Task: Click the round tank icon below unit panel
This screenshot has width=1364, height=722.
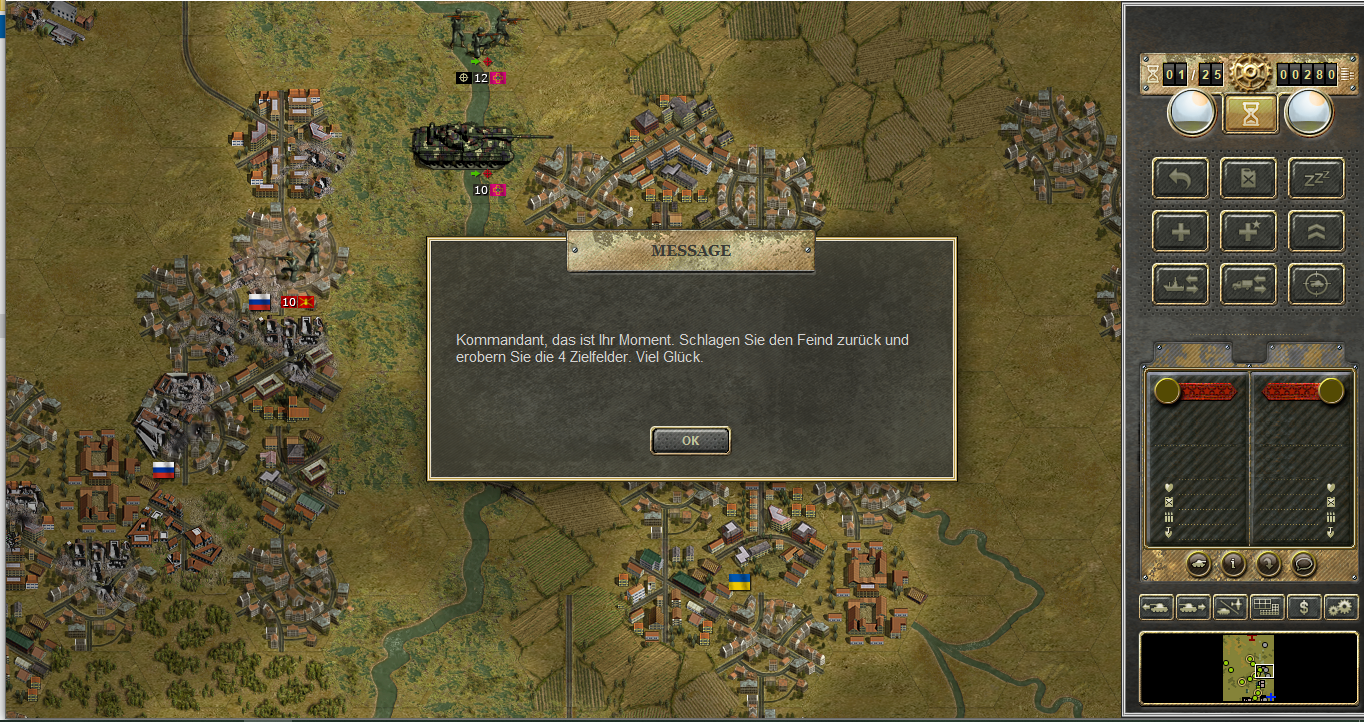Action: [1198, 564]
